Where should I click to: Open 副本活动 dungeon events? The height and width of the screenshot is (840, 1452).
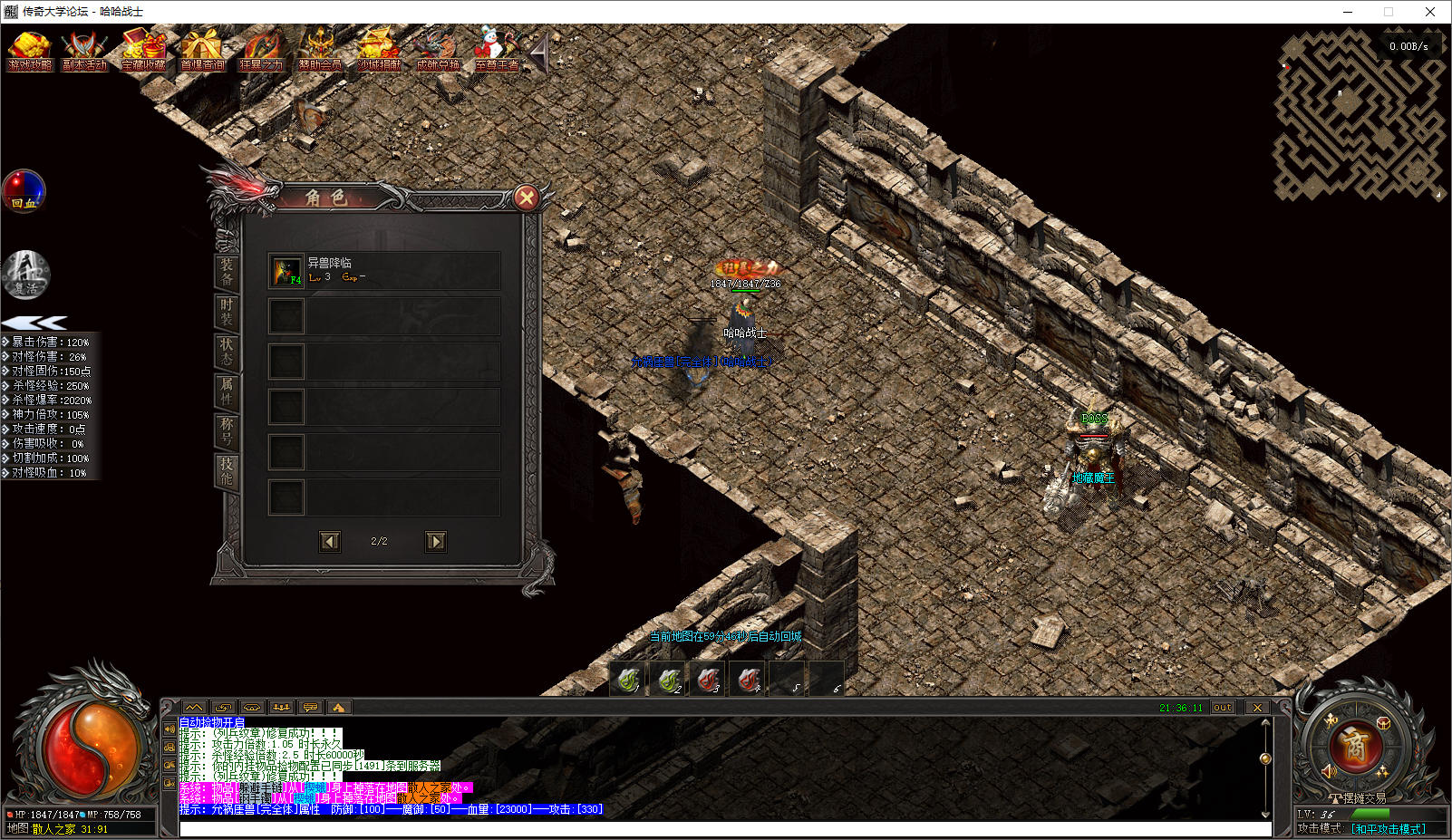84,51
